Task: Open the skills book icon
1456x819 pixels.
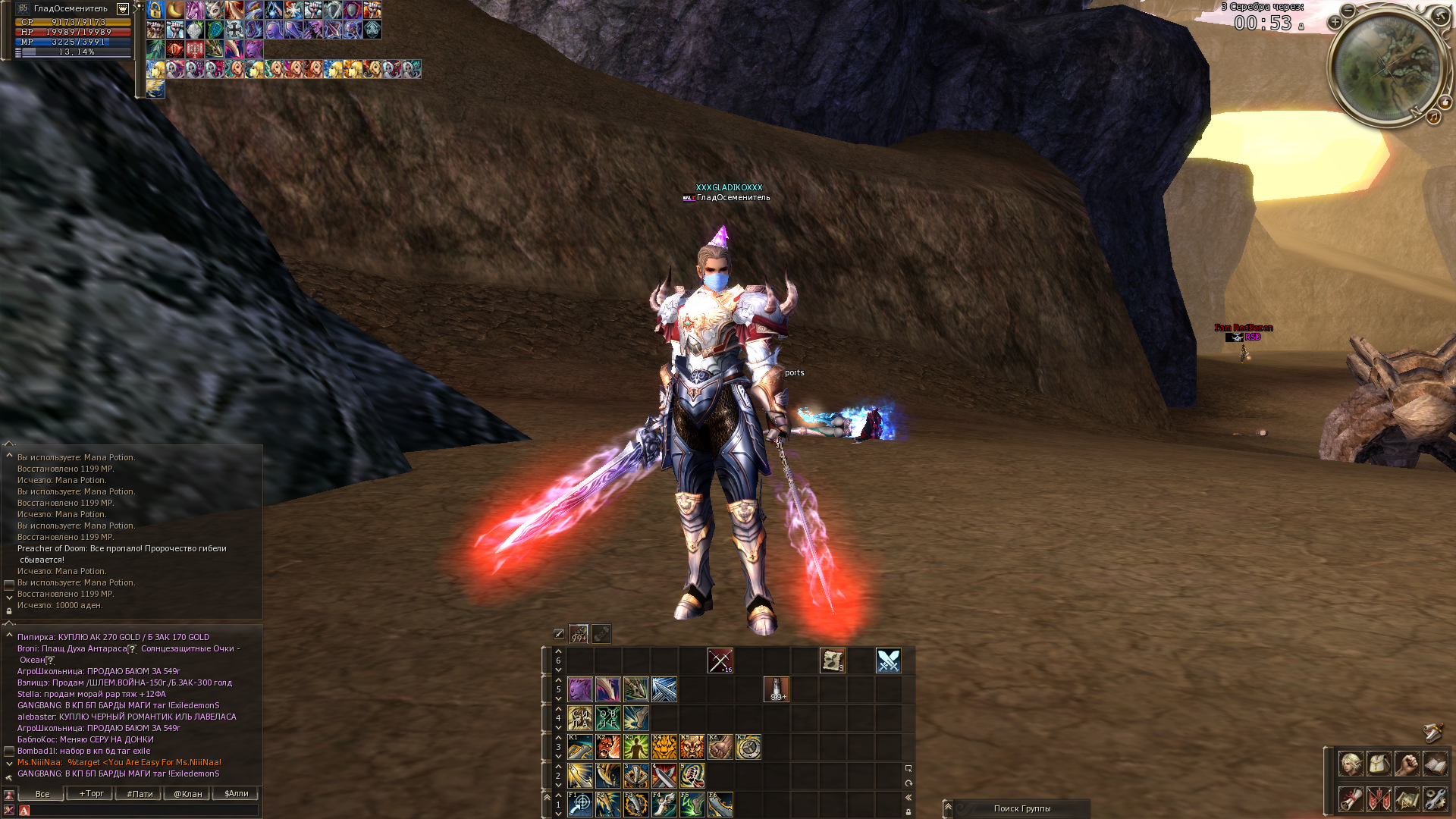Action: click(1435, 764)
